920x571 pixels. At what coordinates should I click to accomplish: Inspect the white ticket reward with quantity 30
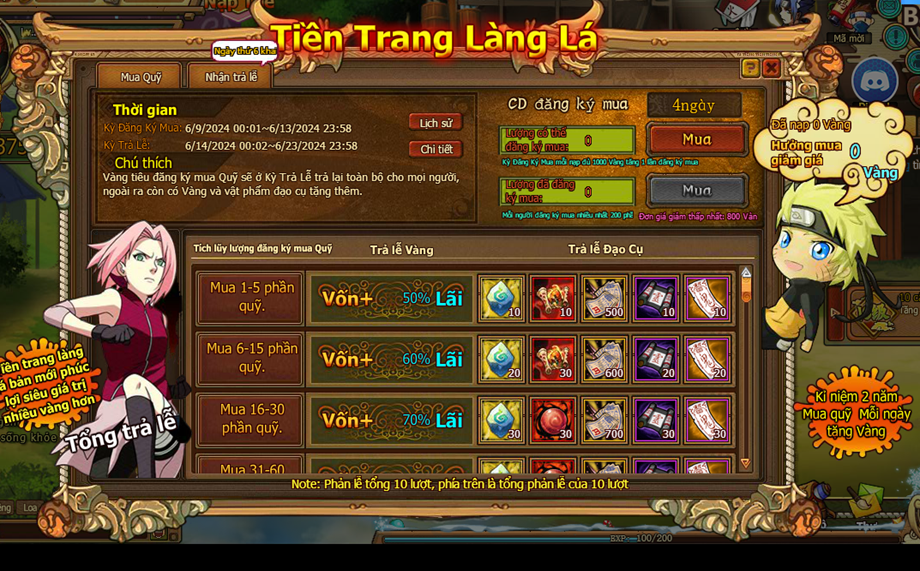click(708, 420)
